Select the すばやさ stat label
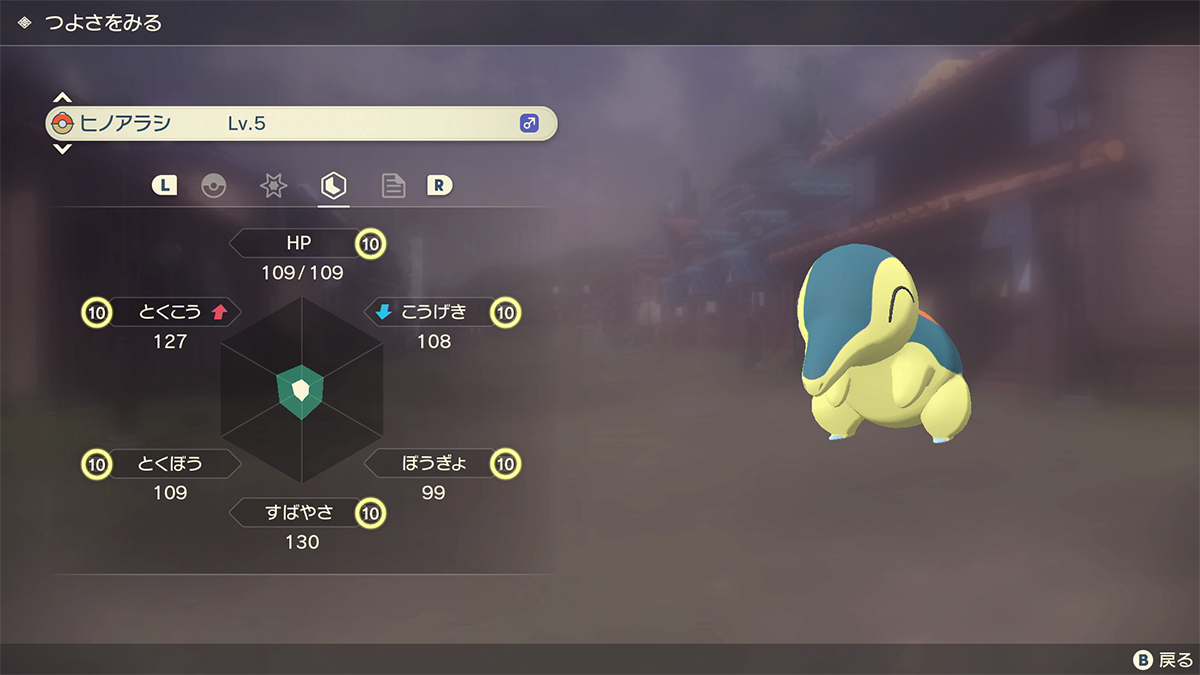 coord(298,513)
